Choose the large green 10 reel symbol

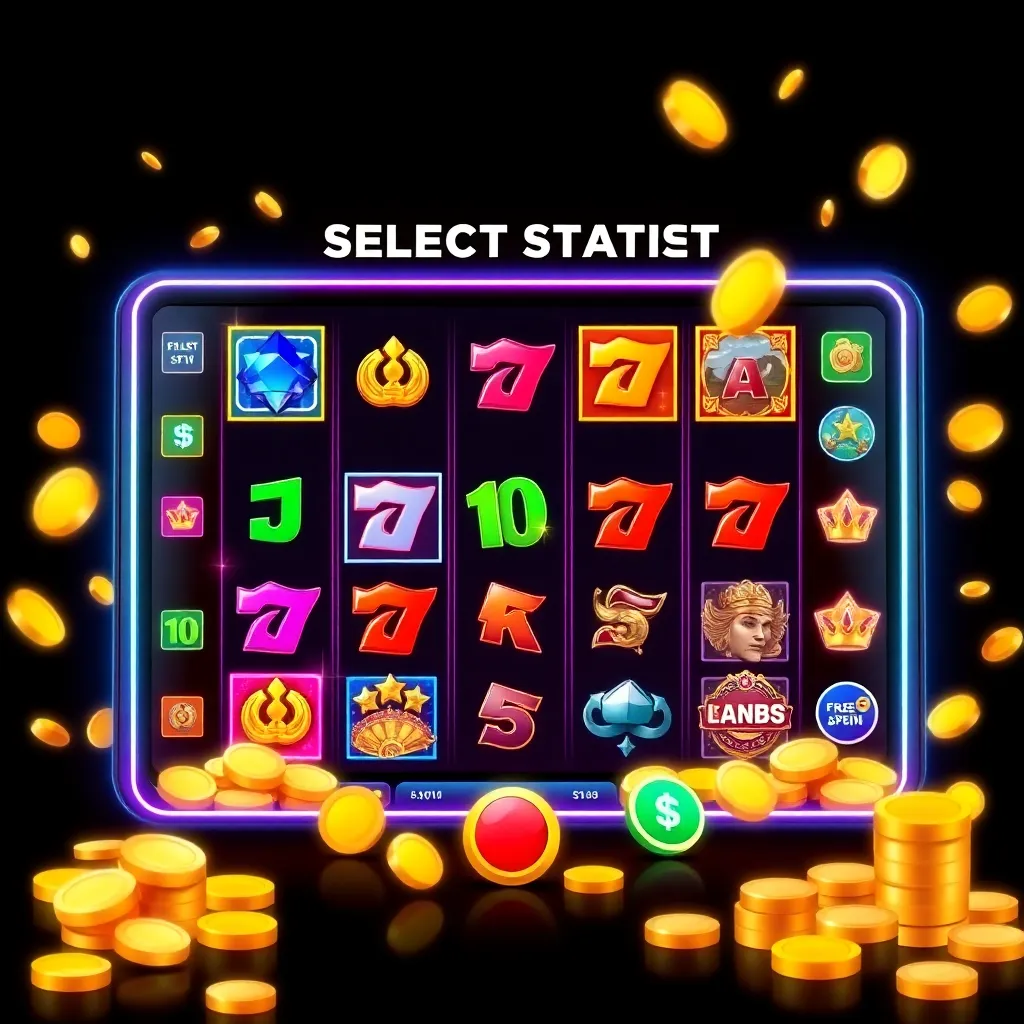tap(506, 512)
